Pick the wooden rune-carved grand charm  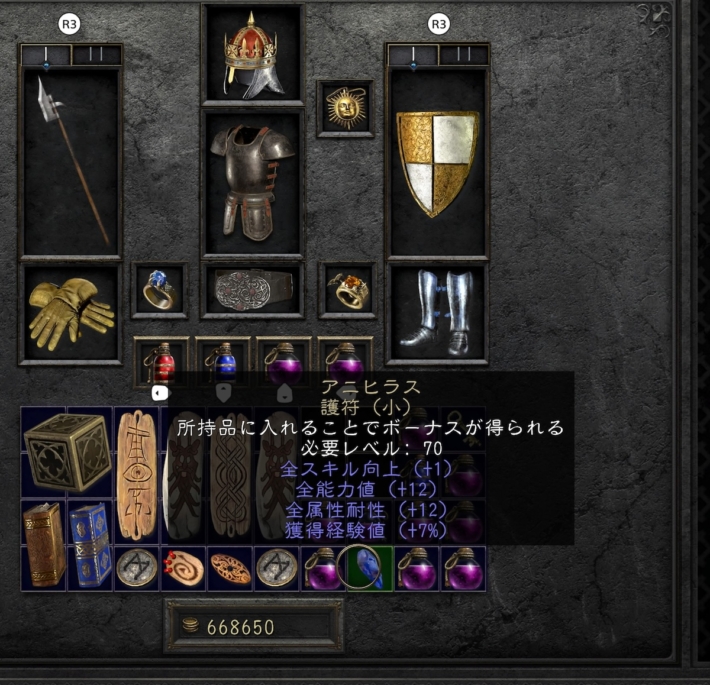tap(136, 475)
